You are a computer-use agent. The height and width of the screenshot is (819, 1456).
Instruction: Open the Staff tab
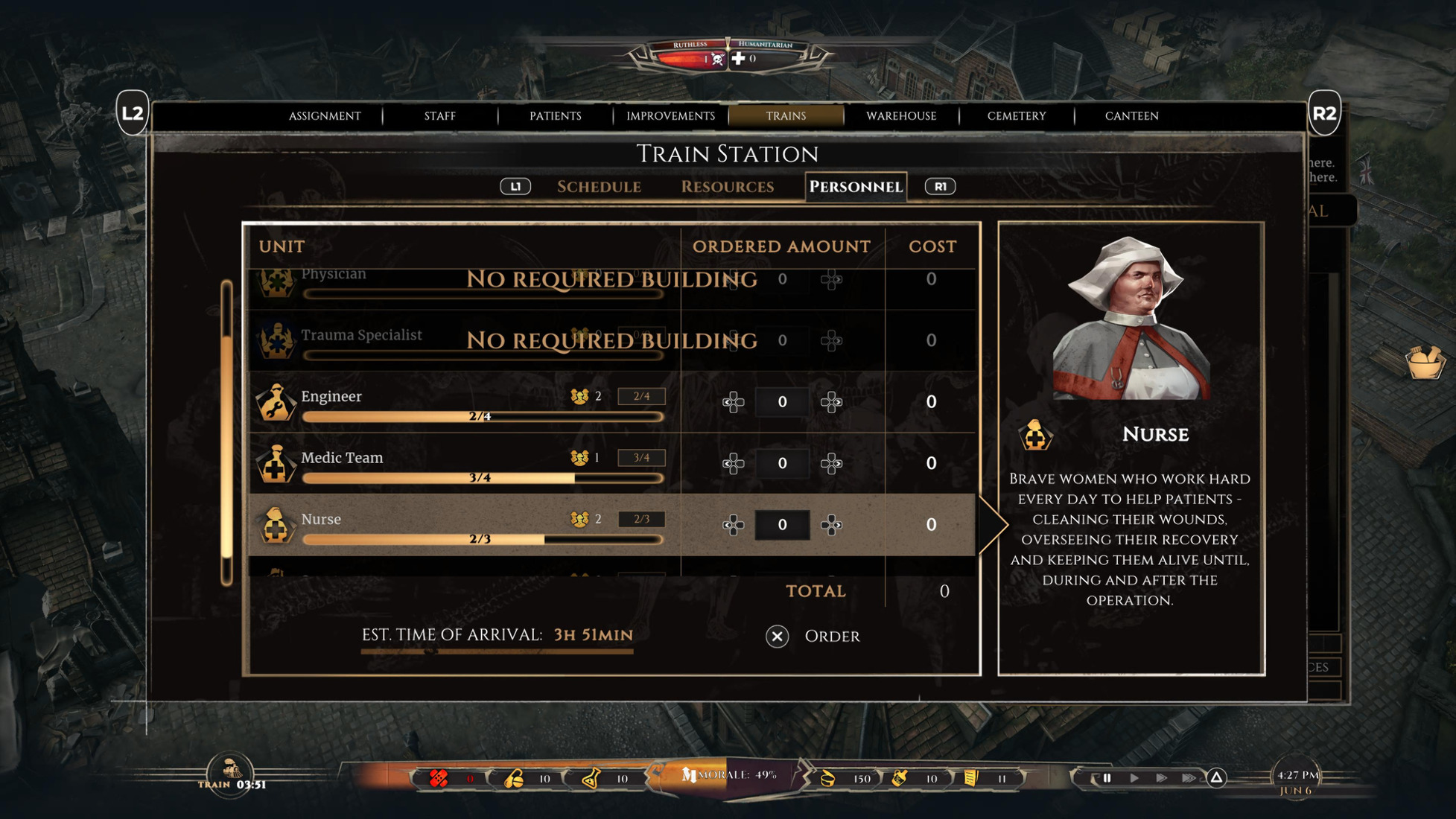(439, 115)
